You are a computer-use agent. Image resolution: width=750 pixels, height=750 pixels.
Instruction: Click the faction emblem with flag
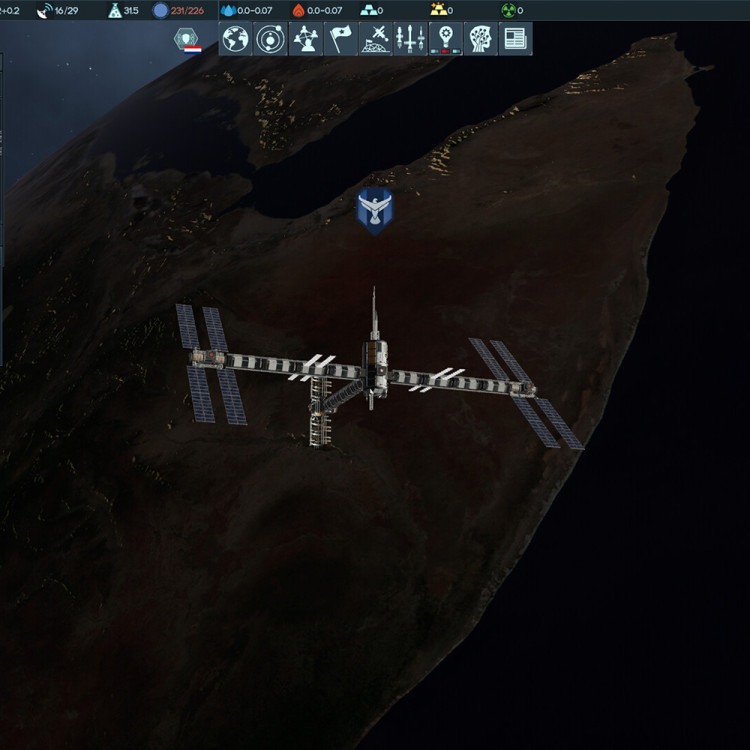tap(187, 40)
